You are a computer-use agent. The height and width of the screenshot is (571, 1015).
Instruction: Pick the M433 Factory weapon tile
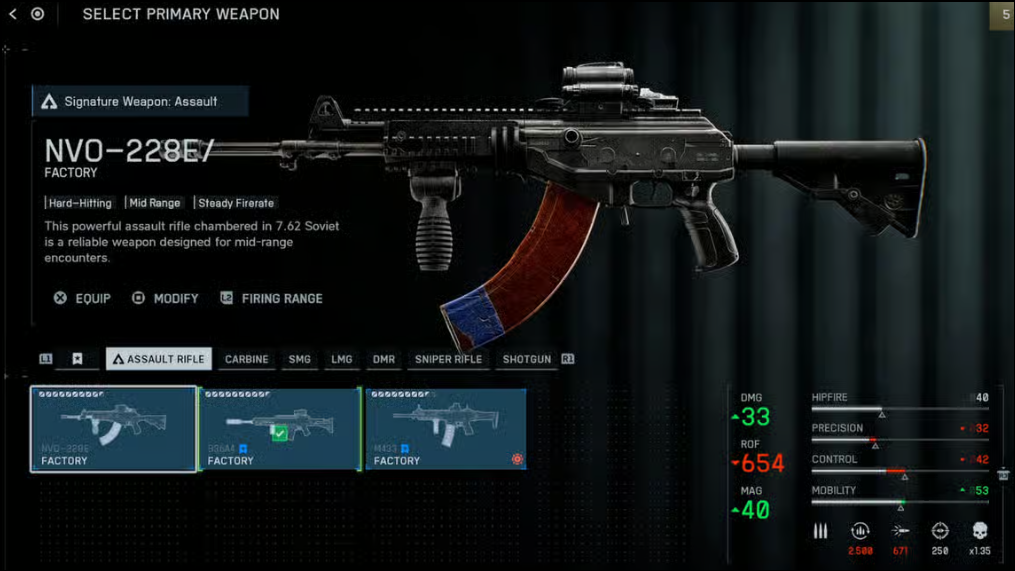click(x=446, y=429)
